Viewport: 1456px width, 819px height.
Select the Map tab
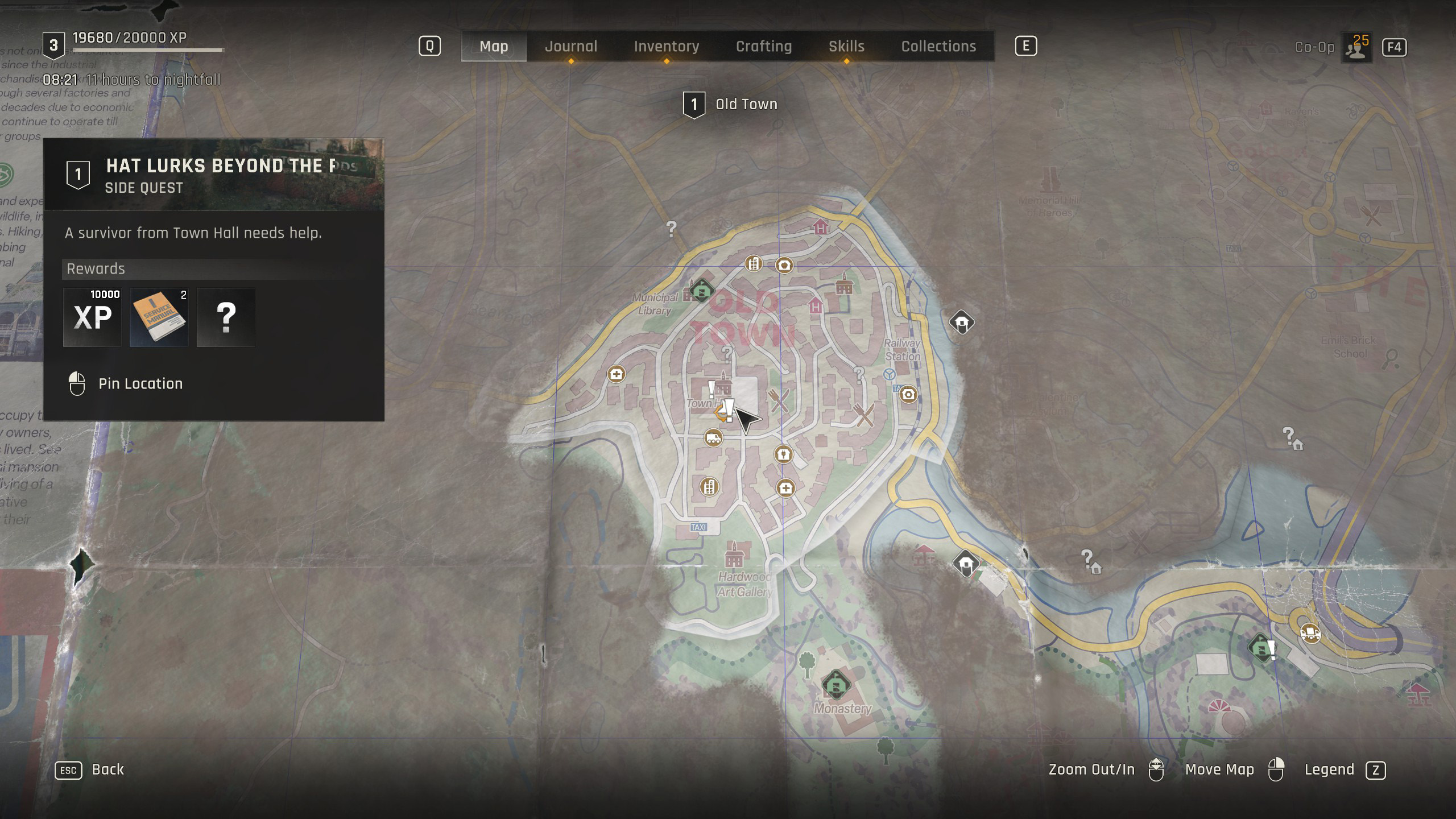(x=494, y=47)
